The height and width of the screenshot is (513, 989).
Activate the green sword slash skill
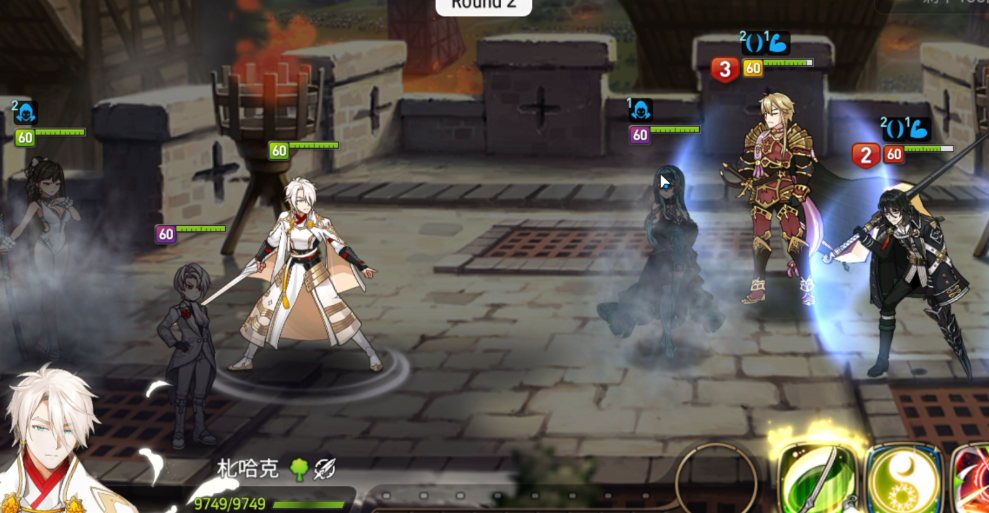(818, 480)
